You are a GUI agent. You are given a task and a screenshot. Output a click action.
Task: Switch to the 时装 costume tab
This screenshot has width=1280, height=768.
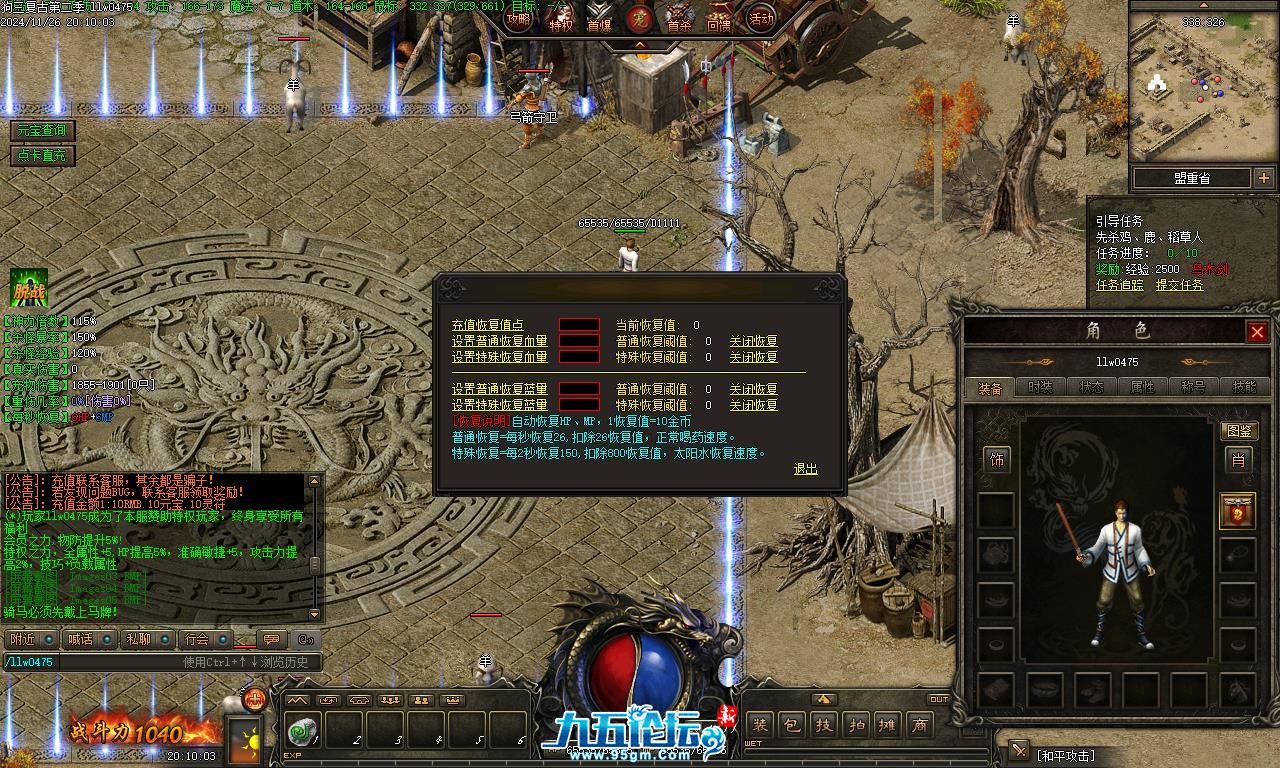[1040, 387]
